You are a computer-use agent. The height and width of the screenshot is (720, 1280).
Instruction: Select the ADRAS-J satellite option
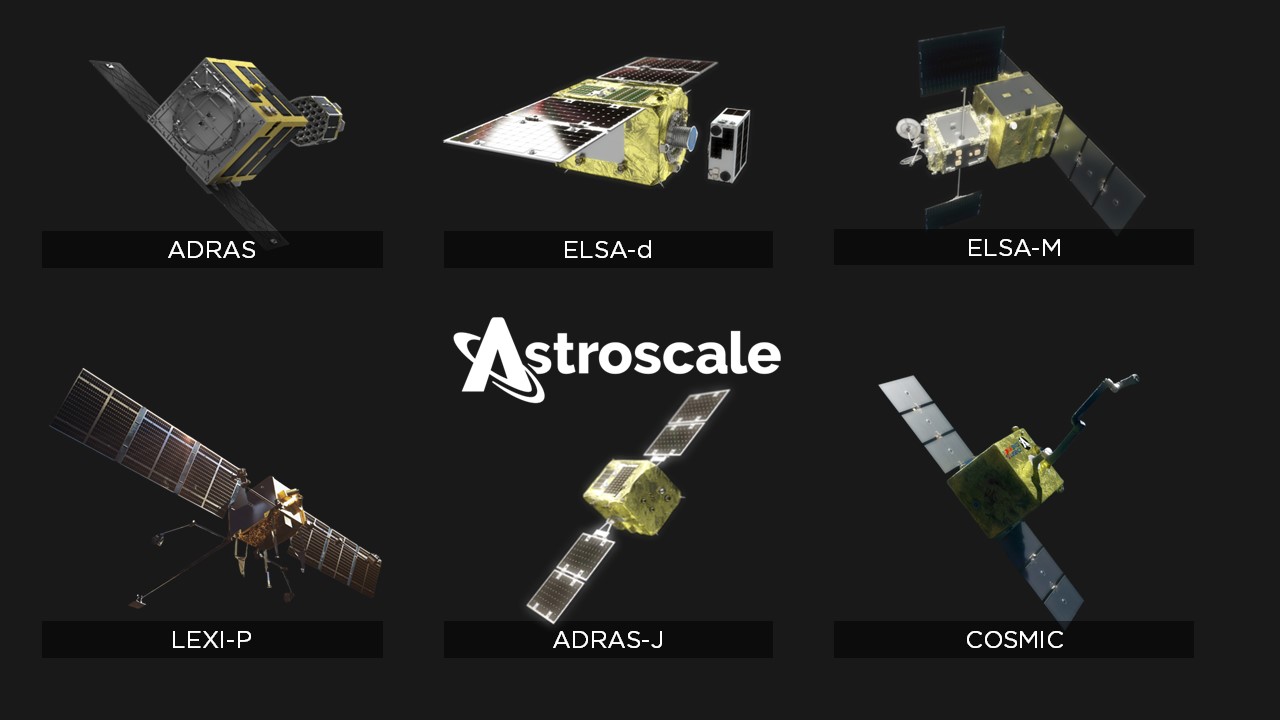pos(608,640)
